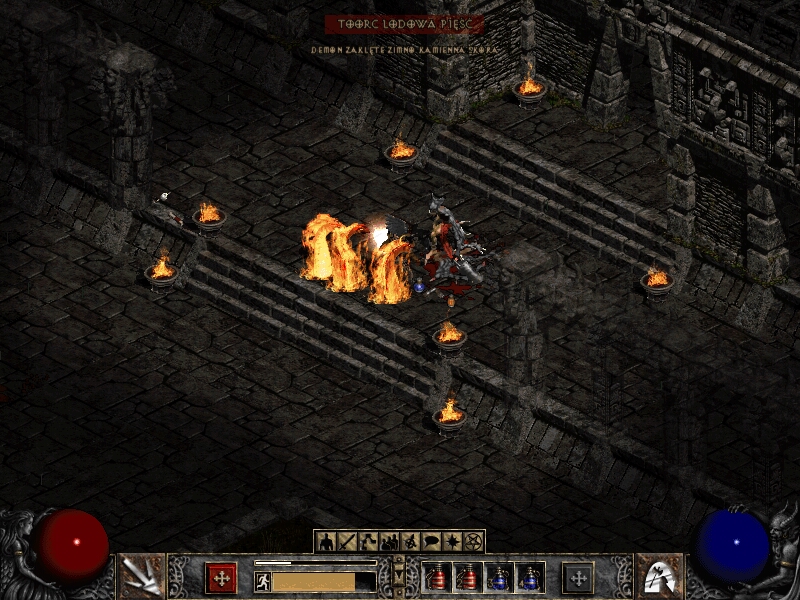The width and height of the screenshot is (800, 600).
Task: Click the grey new skill button
Action: click(x=578, y=577)
